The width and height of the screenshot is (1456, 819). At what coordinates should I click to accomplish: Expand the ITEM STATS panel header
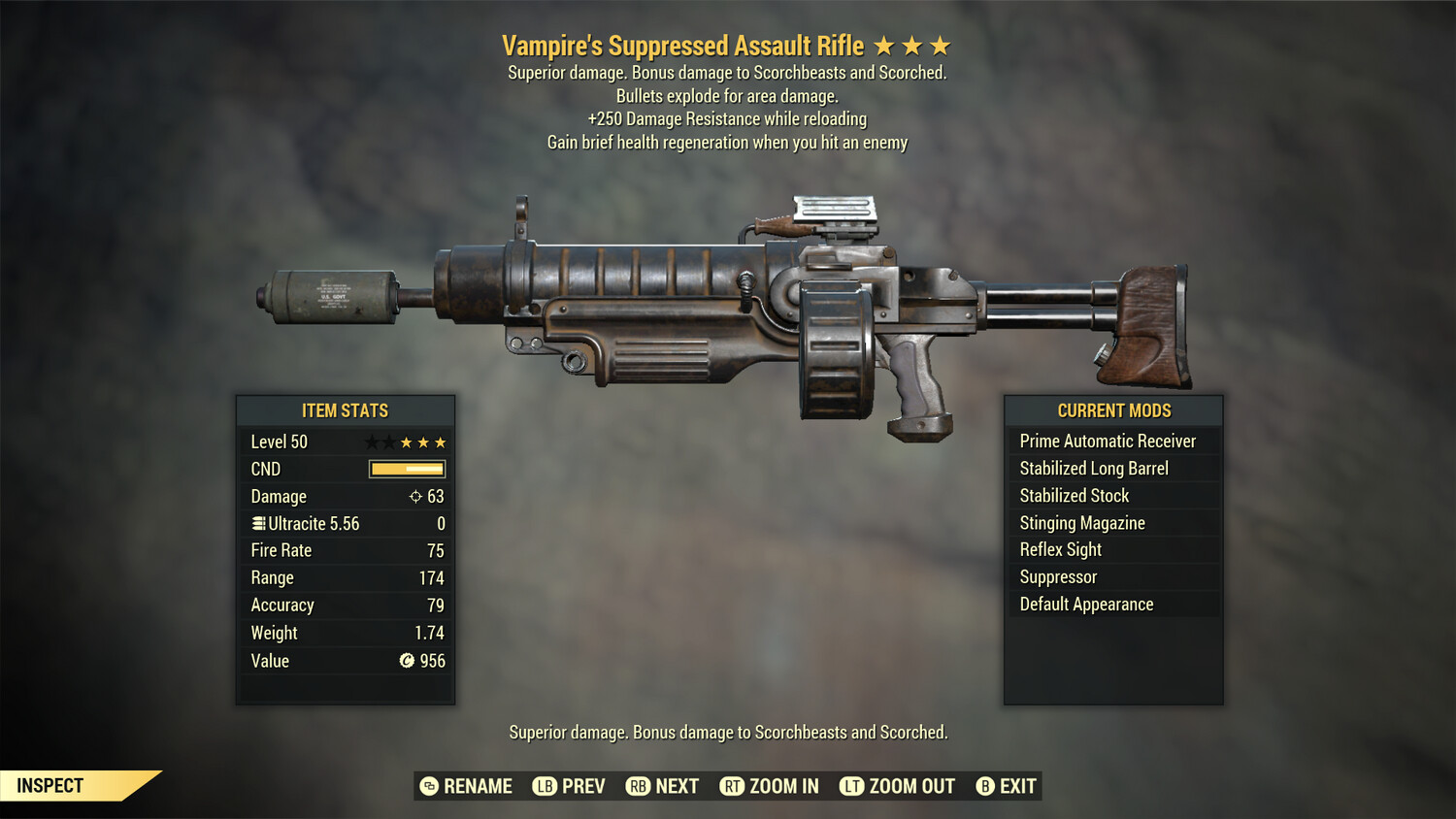(x=346, y=409)
